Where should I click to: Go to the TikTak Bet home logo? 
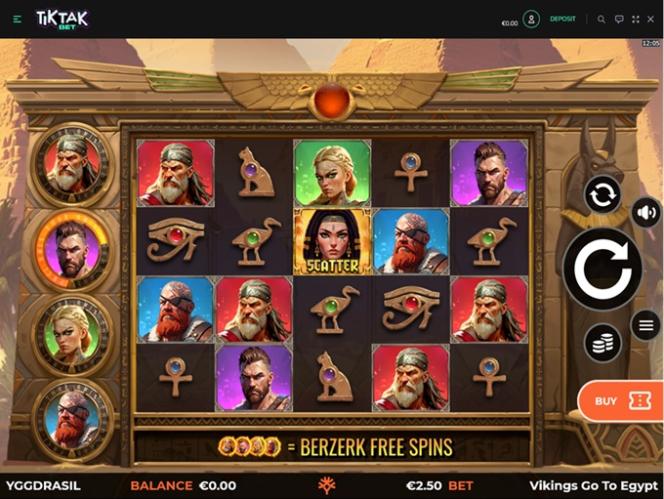(62, 19)
